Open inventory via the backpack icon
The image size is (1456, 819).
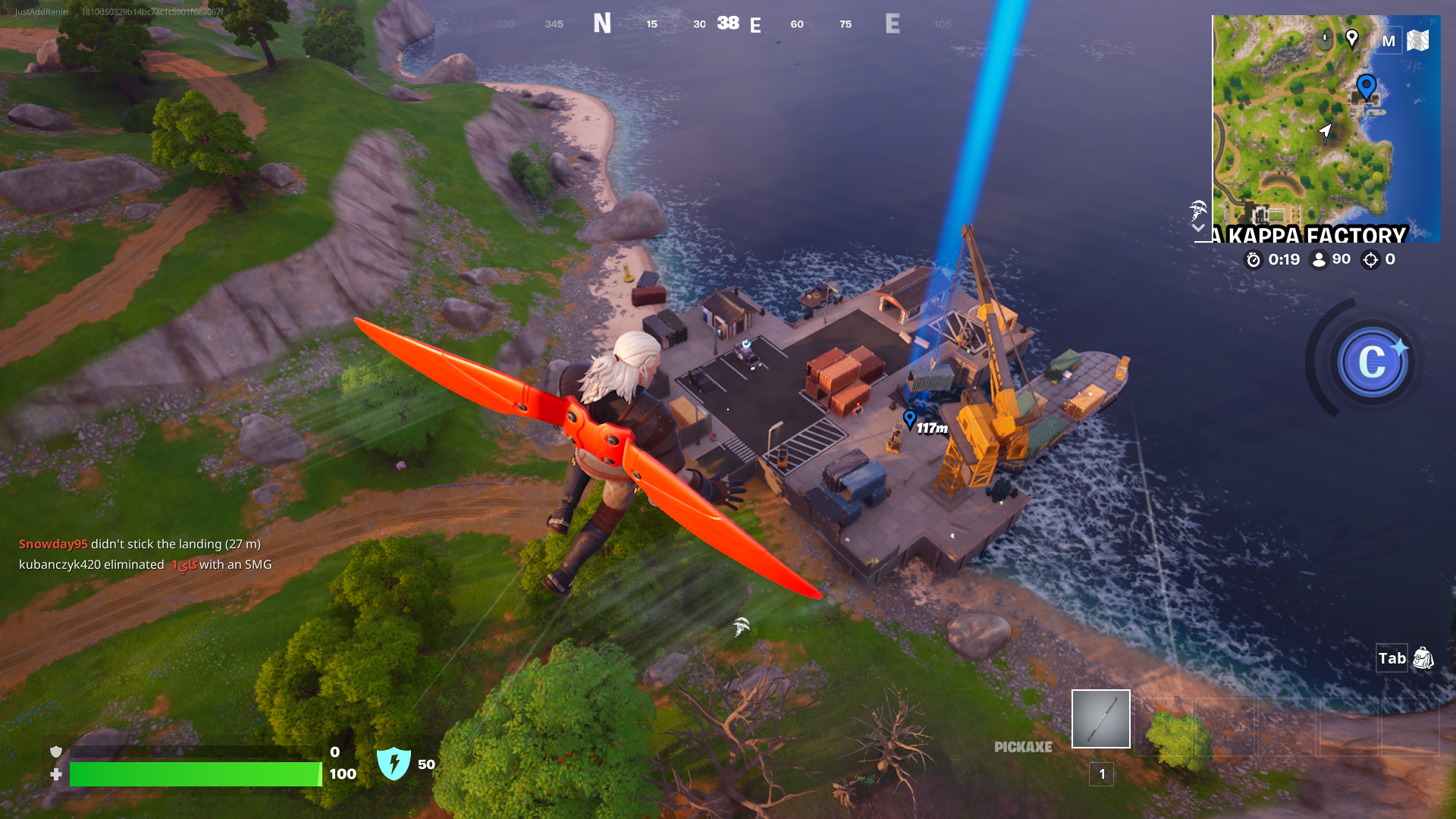click(x=1422, y=659)
